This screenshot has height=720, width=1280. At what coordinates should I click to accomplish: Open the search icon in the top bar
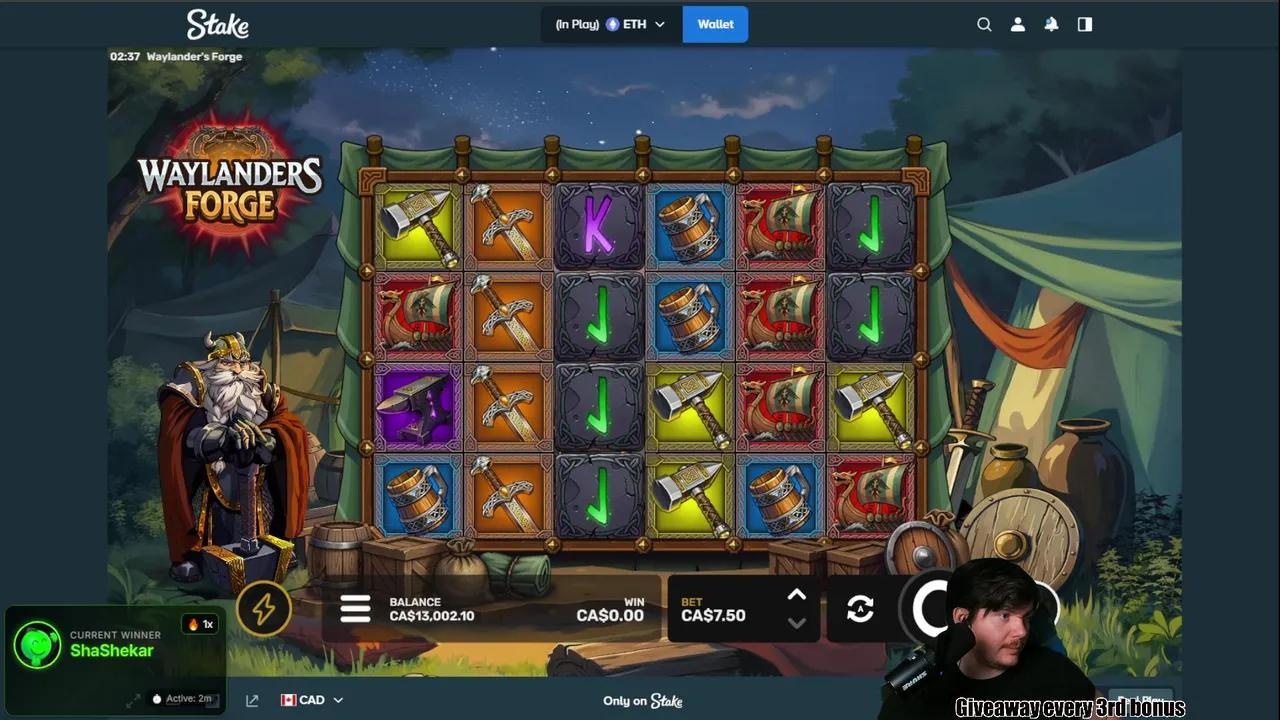tap(984, 24)
